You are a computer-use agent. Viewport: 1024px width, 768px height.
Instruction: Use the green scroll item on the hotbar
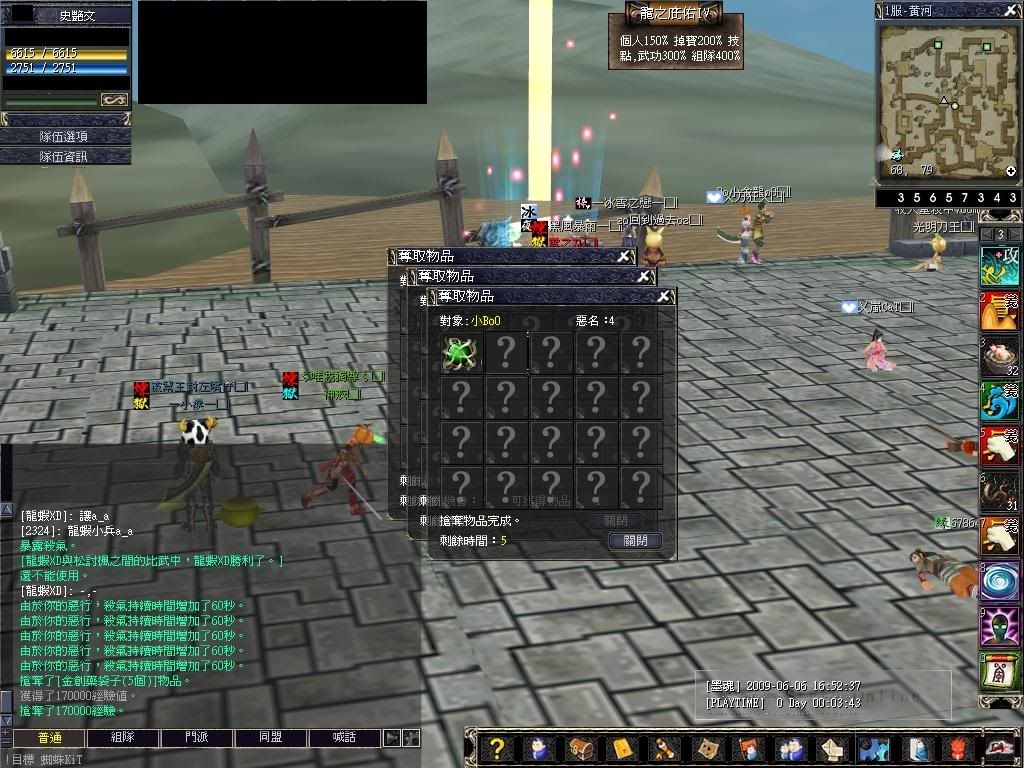[998, 671]
